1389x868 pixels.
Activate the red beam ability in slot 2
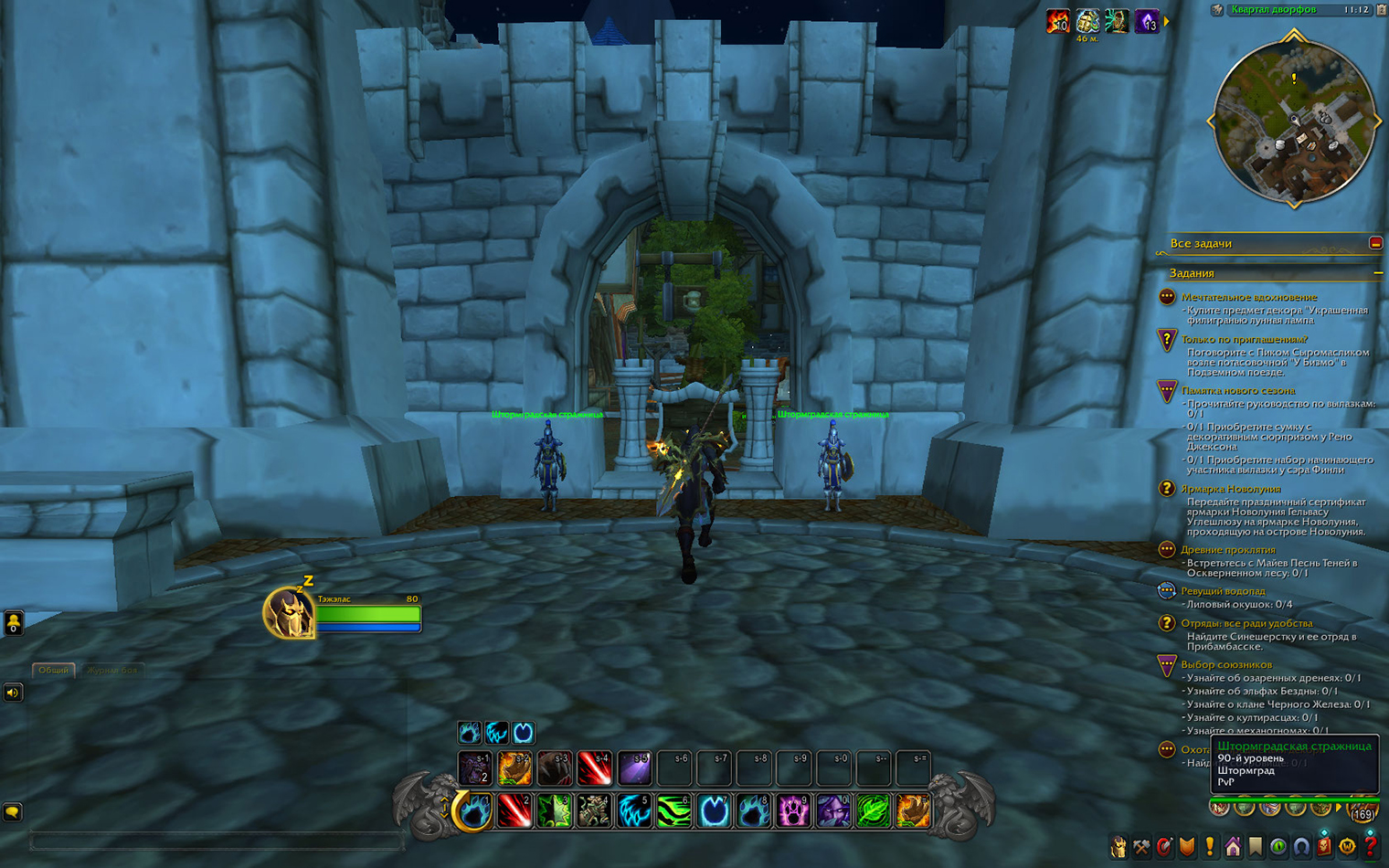pyautogui.click(x=514, y=810)
